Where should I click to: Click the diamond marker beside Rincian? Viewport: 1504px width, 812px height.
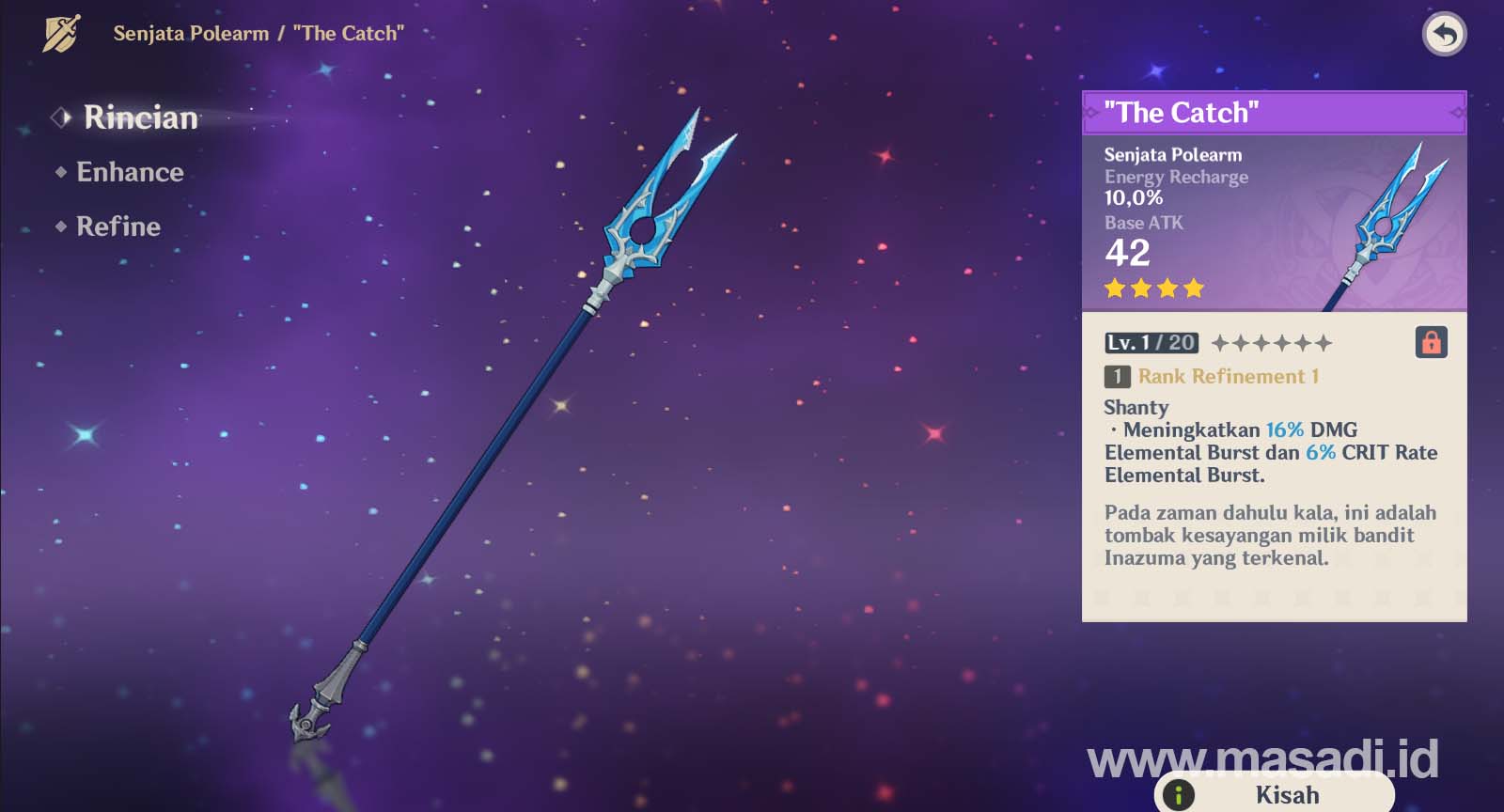click(61, 117)
